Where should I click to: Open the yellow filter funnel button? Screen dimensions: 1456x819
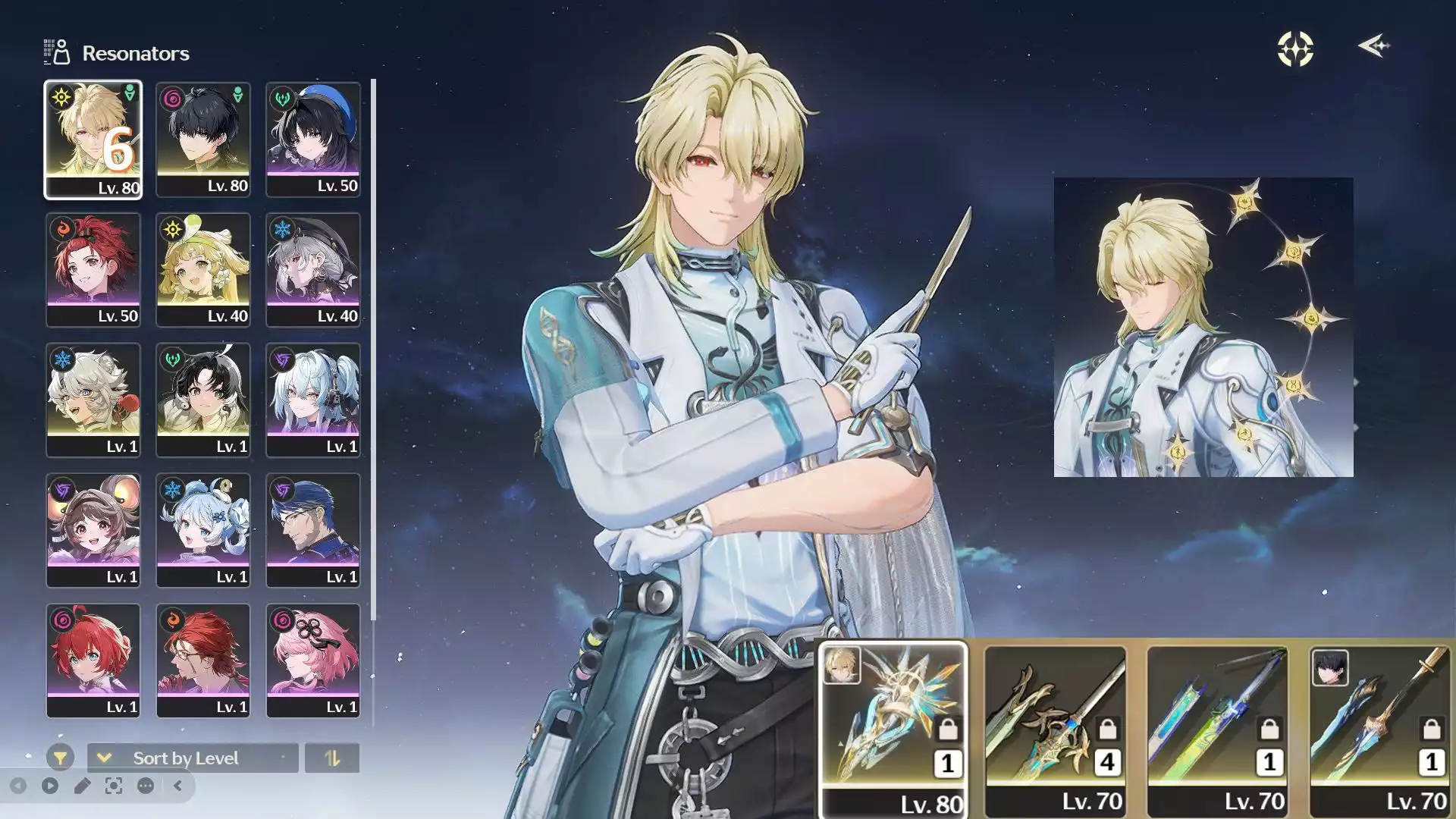(x=60, y=758)
